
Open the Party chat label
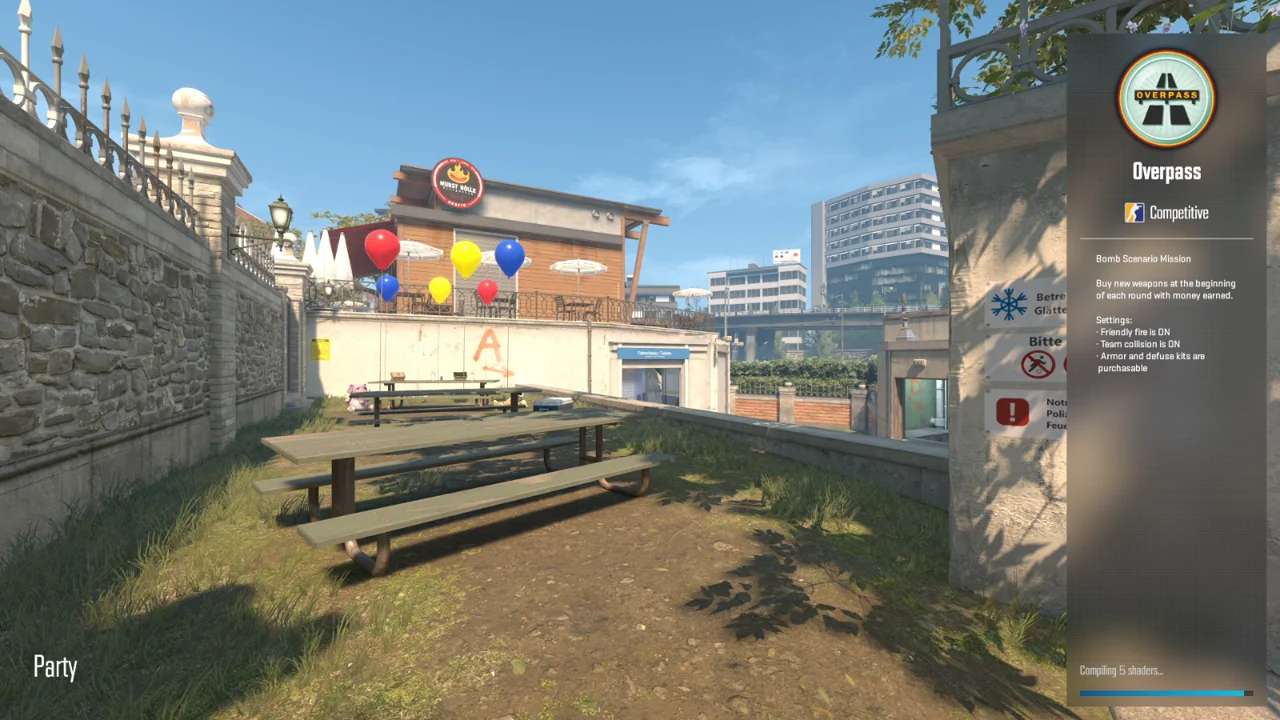[x=55, y=667]
